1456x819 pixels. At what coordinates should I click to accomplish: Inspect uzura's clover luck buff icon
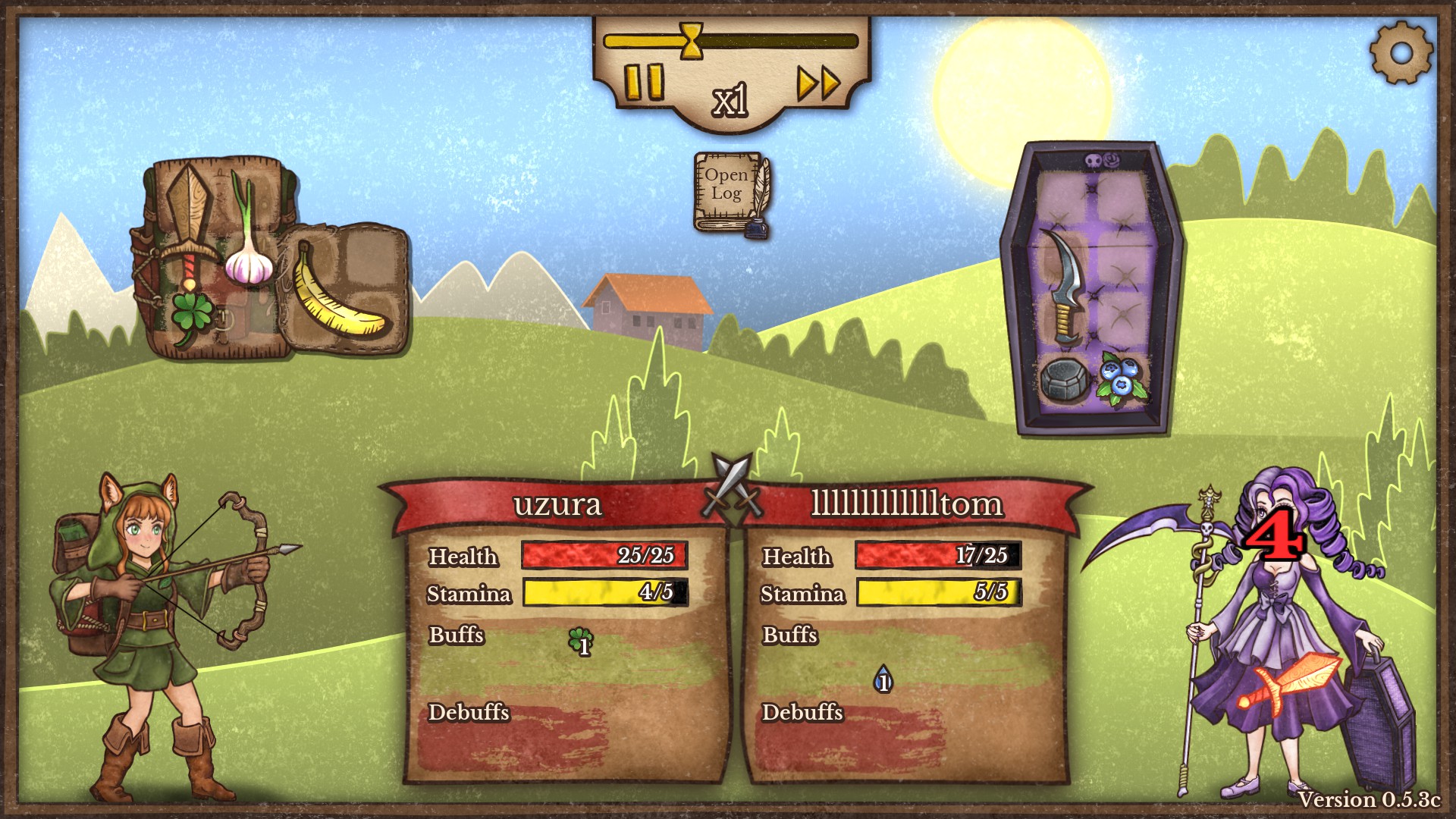coord(581,642)
